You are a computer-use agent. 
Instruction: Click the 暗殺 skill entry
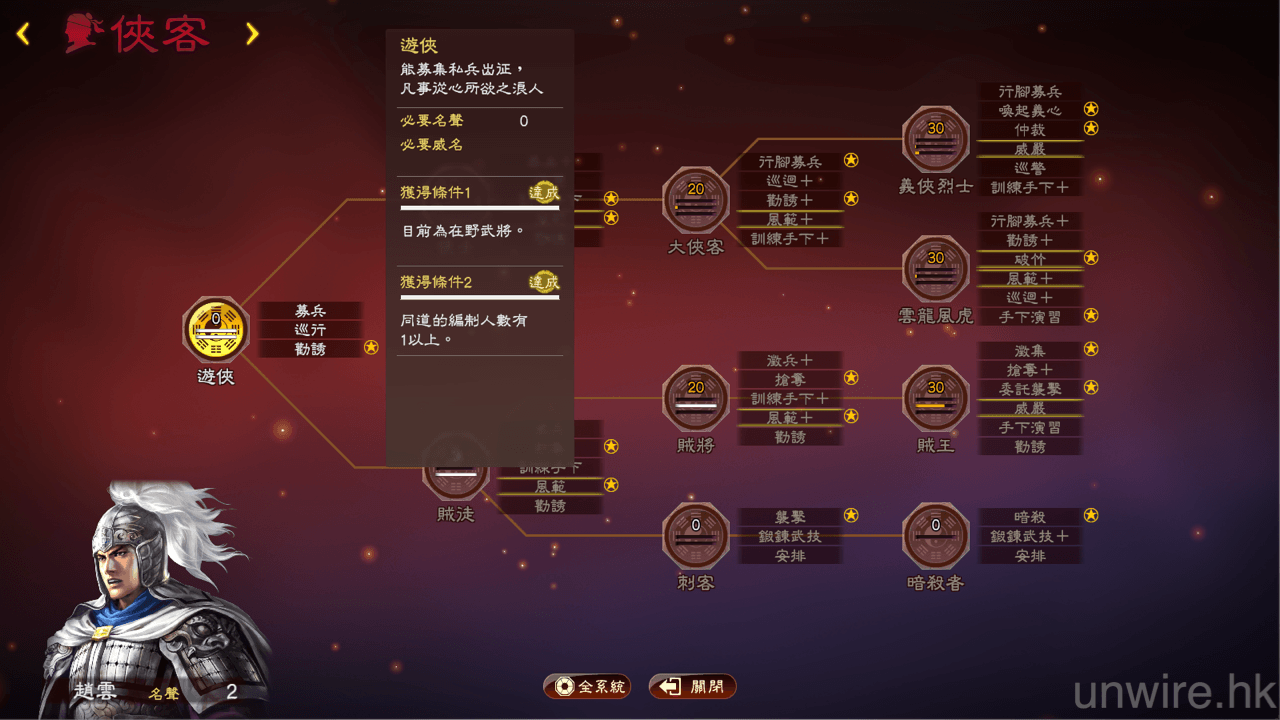click(x=1029, y=517)
